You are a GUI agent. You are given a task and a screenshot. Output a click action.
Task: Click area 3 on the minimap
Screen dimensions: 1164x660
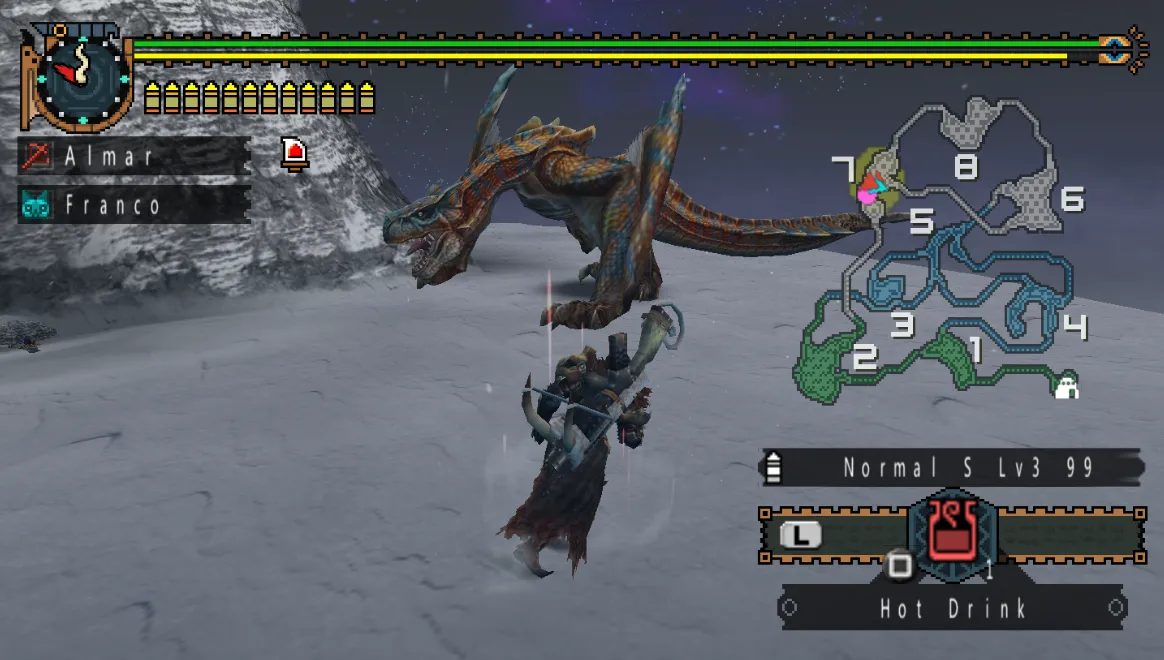[902, 324]
